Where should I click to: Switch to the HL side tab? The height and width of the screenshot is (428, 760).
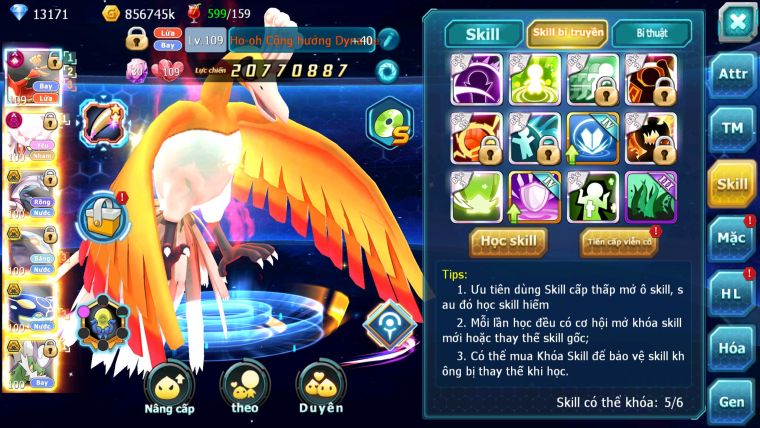click(x=732, y=293)
